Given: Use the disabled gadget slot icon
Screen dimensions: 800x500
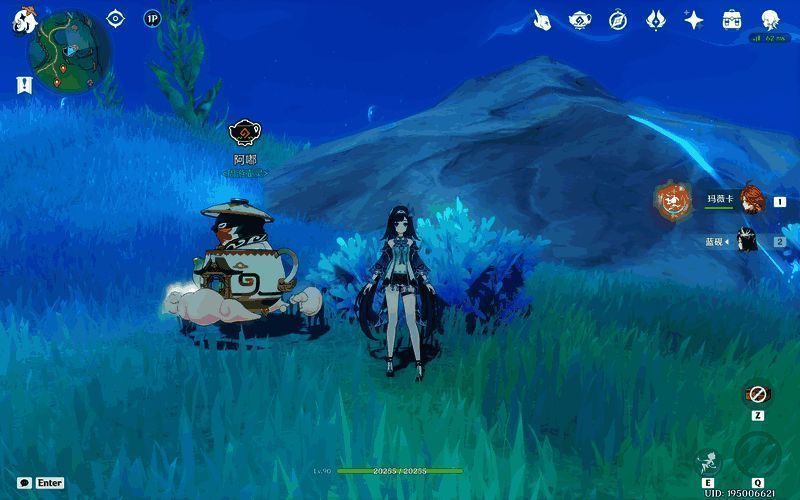Looking at the screenshot, I should pyautogui.click(x=757, y=395).
